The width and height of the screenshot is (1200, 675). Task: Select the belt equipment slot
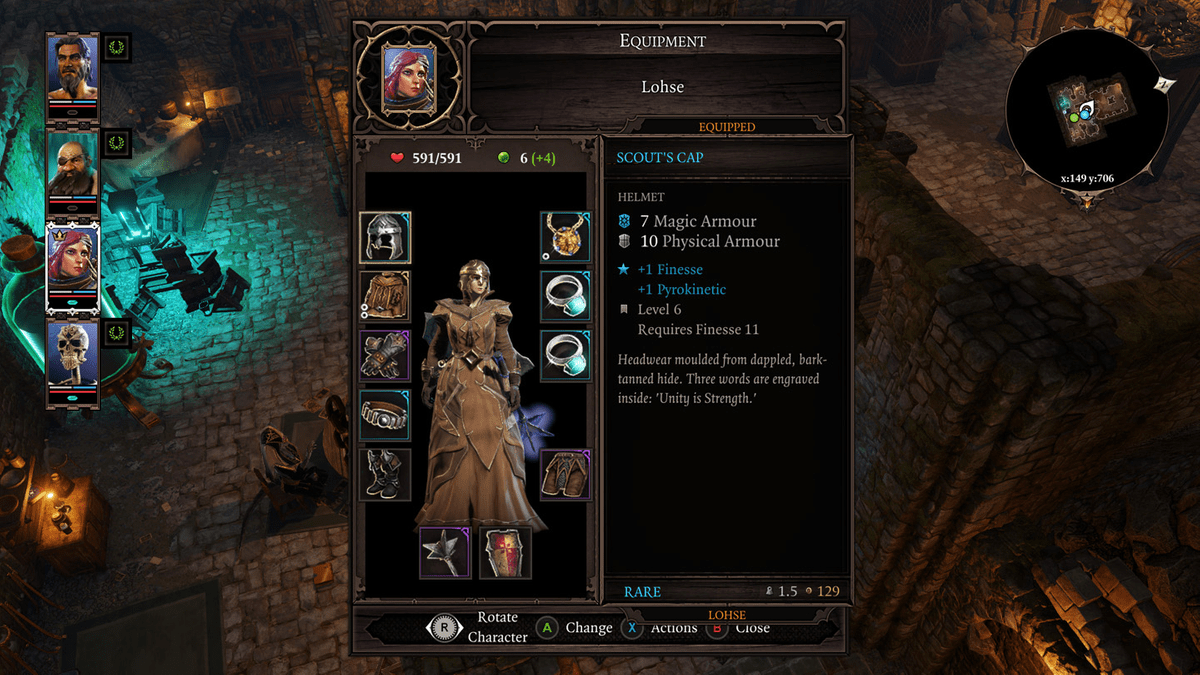pos(385,415)
